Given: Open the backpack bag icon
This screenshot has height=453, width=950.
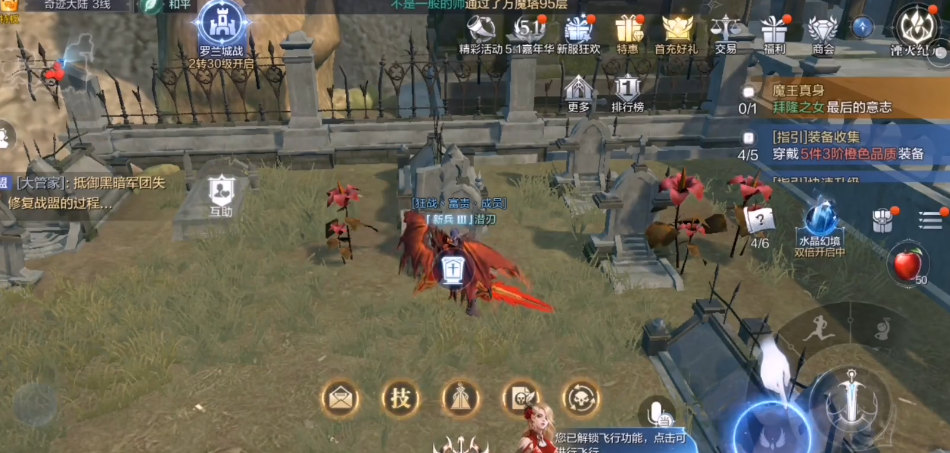Looking at the screenshot, I should (882, 220).
